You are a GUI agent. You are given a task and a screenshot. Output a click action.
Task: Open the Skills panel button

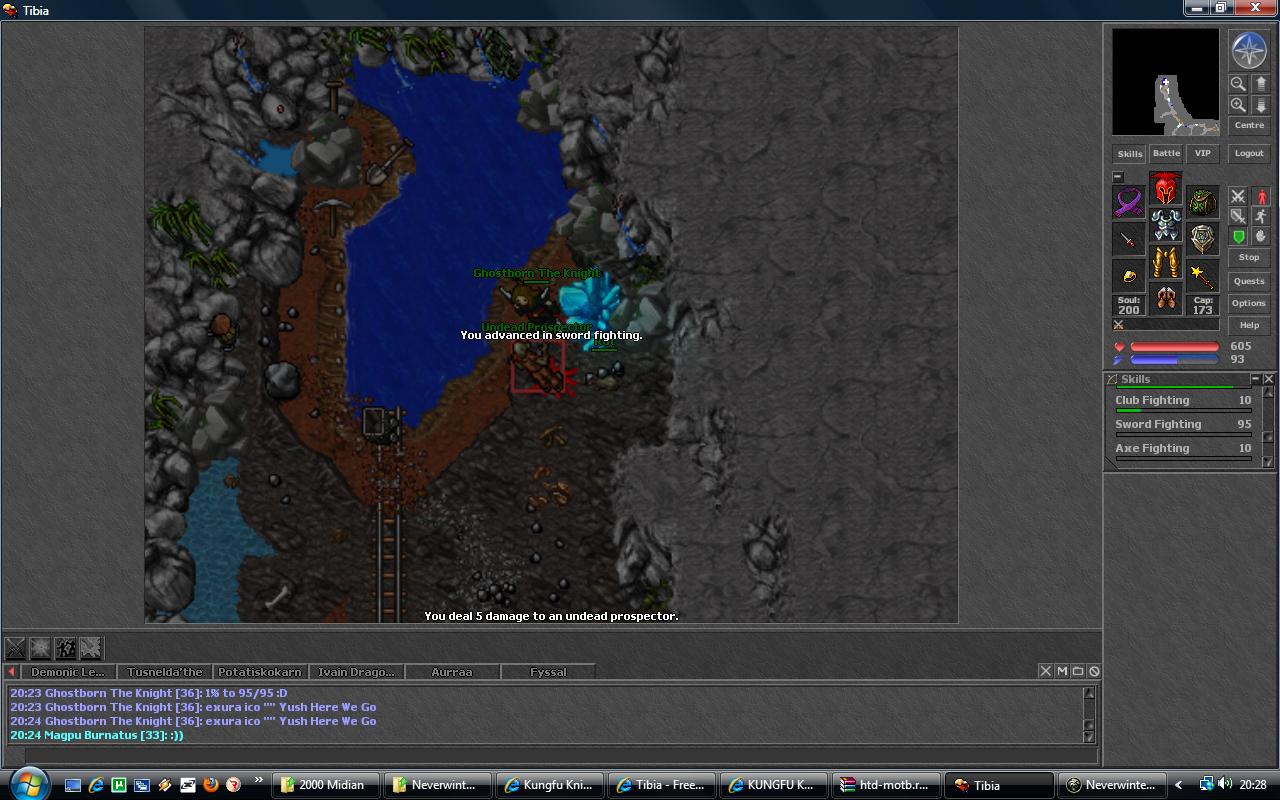(1129, 154)
